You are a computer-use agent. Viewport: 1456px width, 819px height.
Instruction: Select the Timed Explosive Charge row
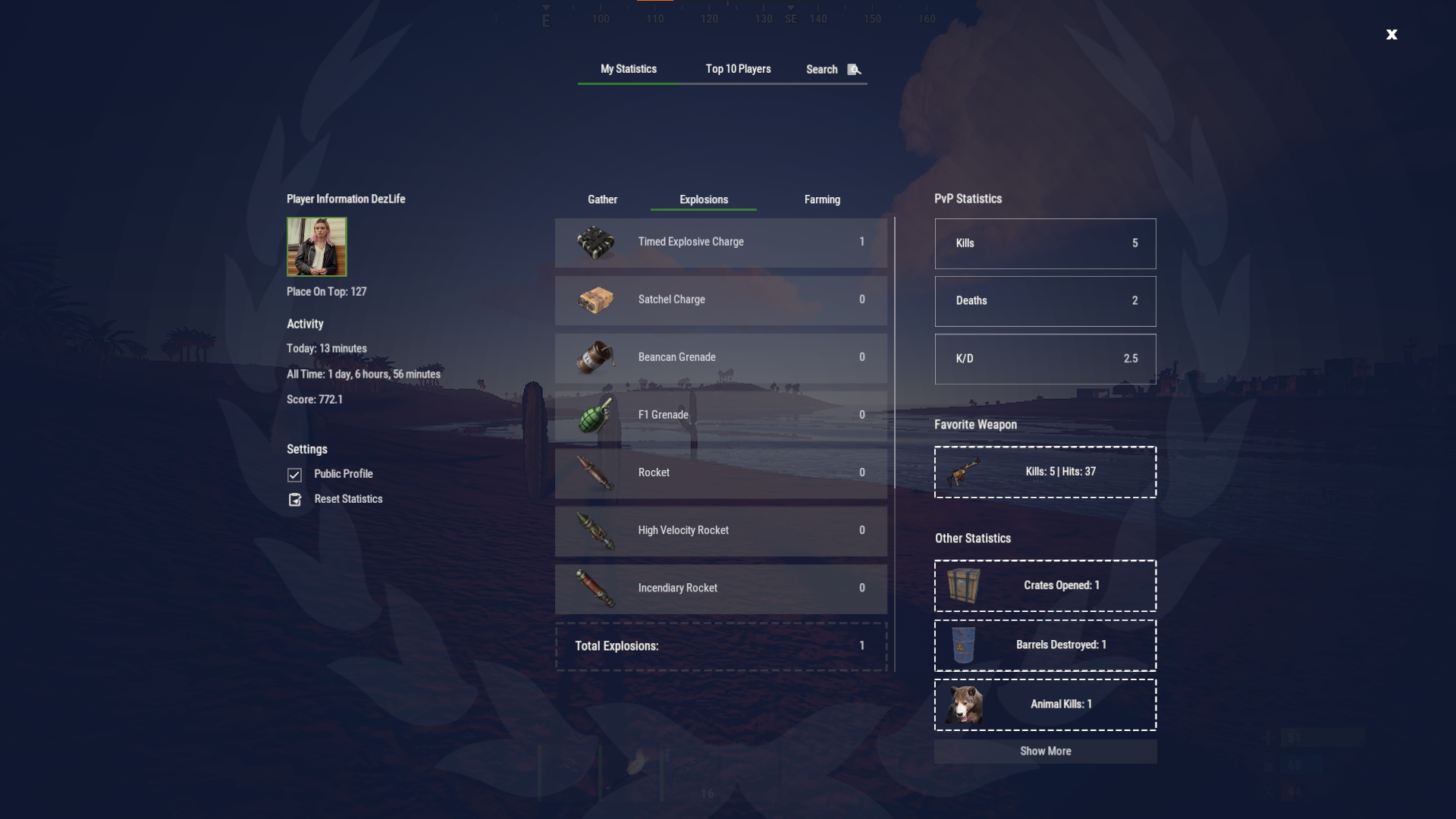point(720,242)
